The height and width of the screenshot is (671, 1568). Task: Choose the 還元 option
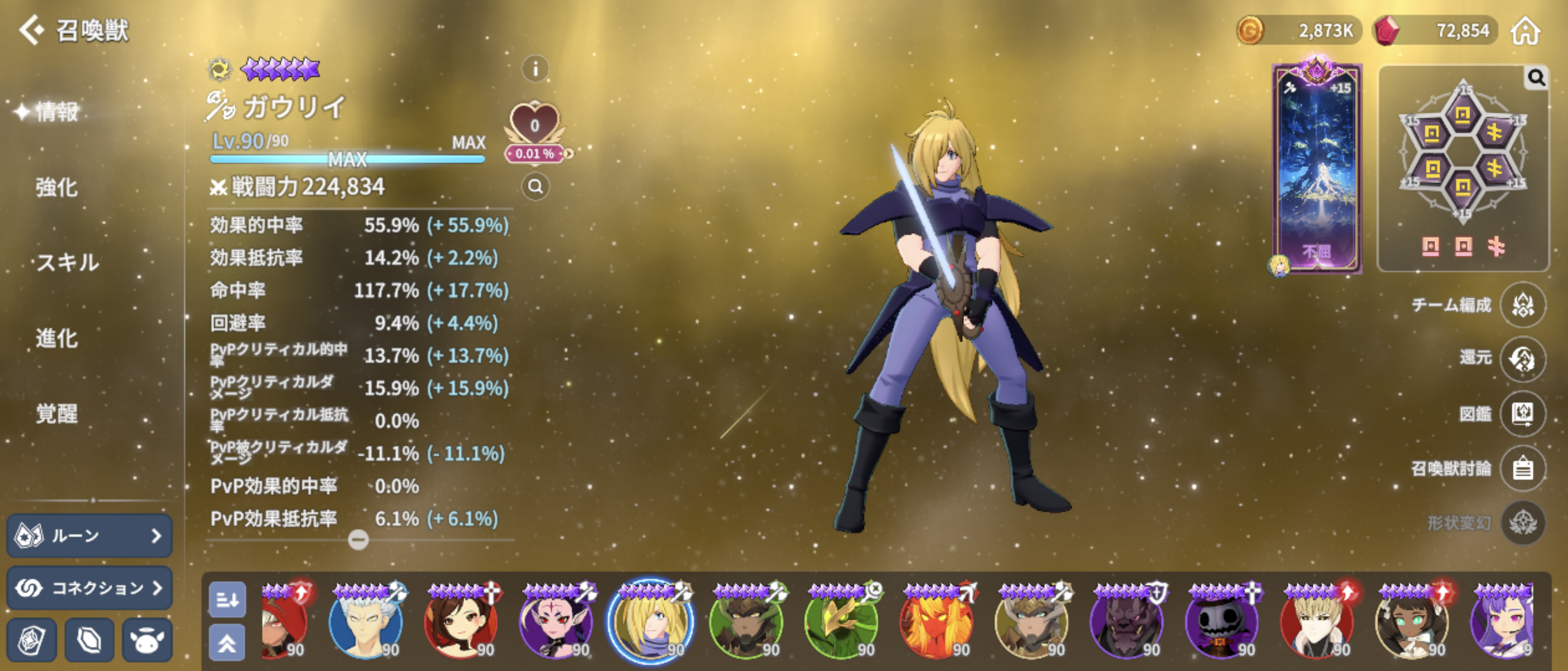pyautogui.click(x=1522, y=358)
